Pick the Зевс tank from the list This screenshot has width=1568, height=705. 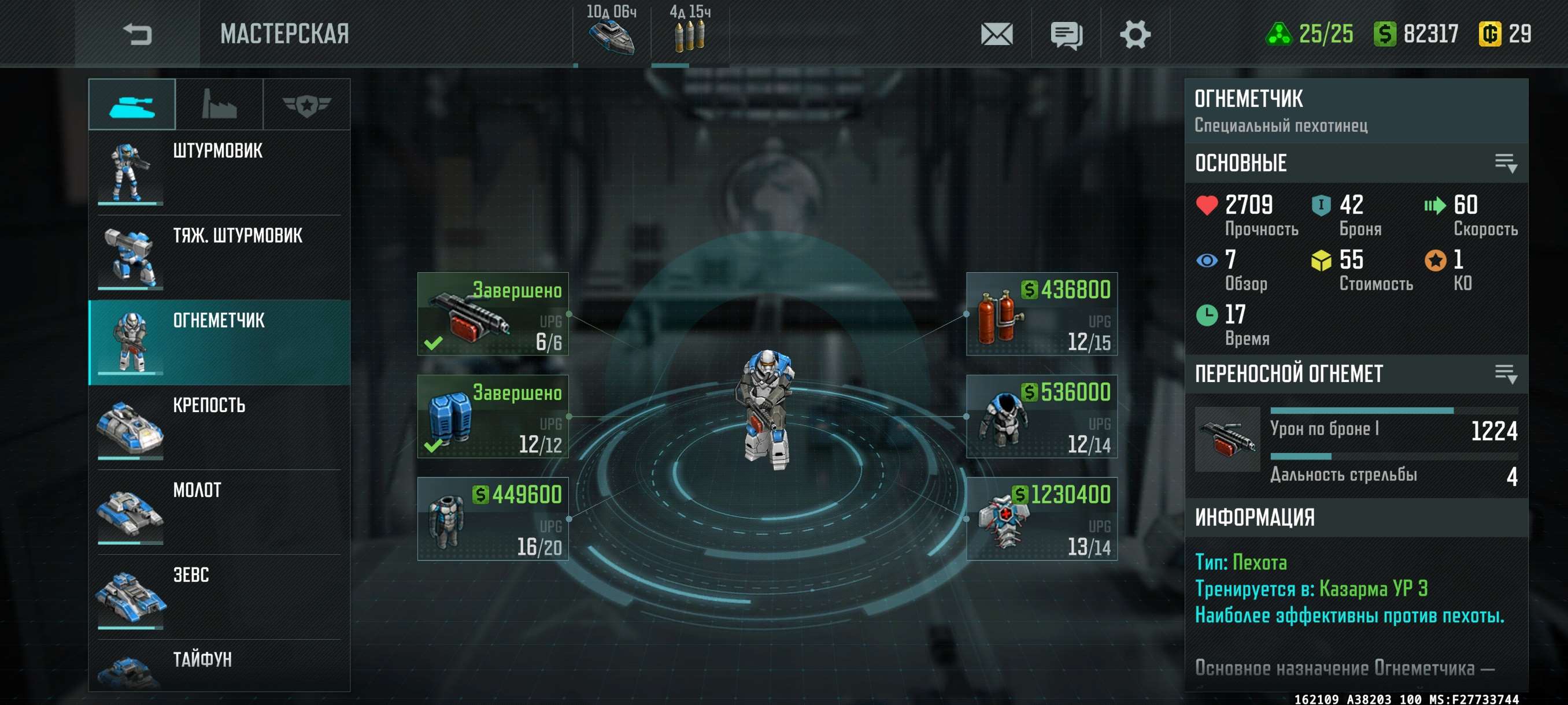(x=219, y=596)
